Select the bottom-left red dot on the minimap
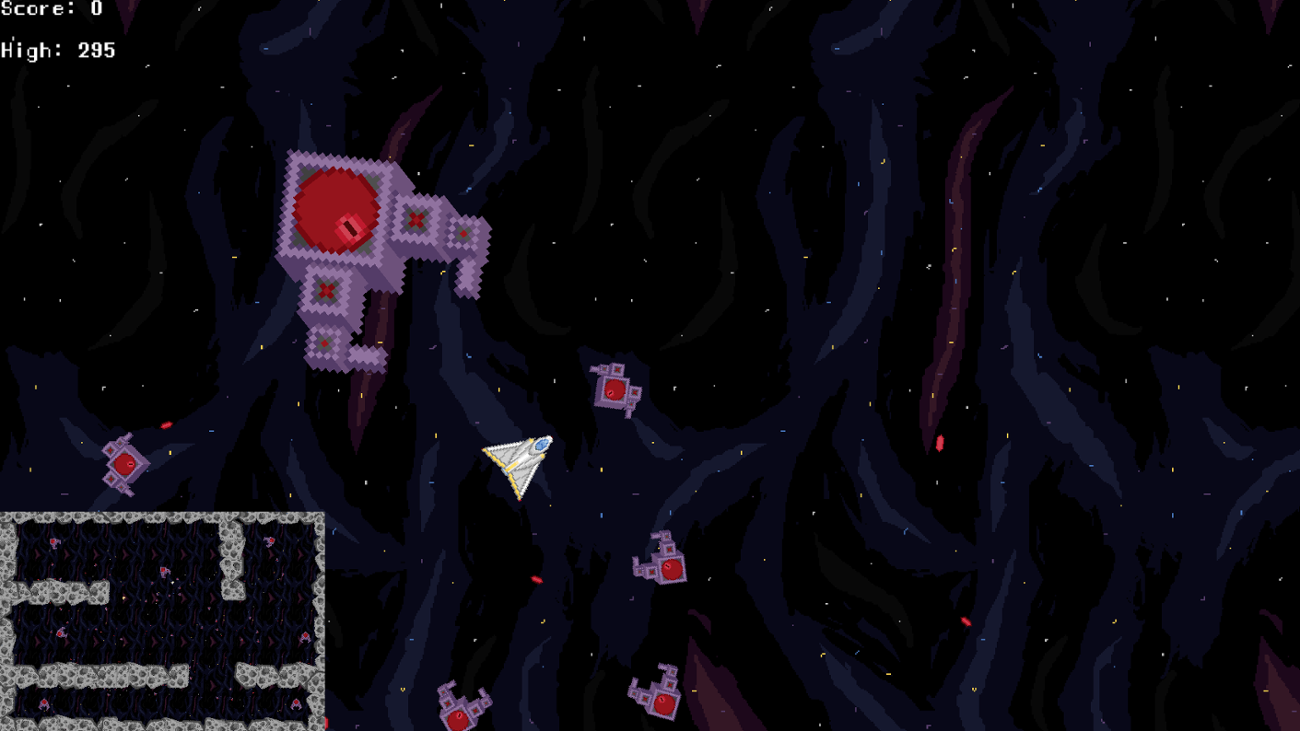Viewport: 1300px width, 731px height. click(x=42, y=703)
